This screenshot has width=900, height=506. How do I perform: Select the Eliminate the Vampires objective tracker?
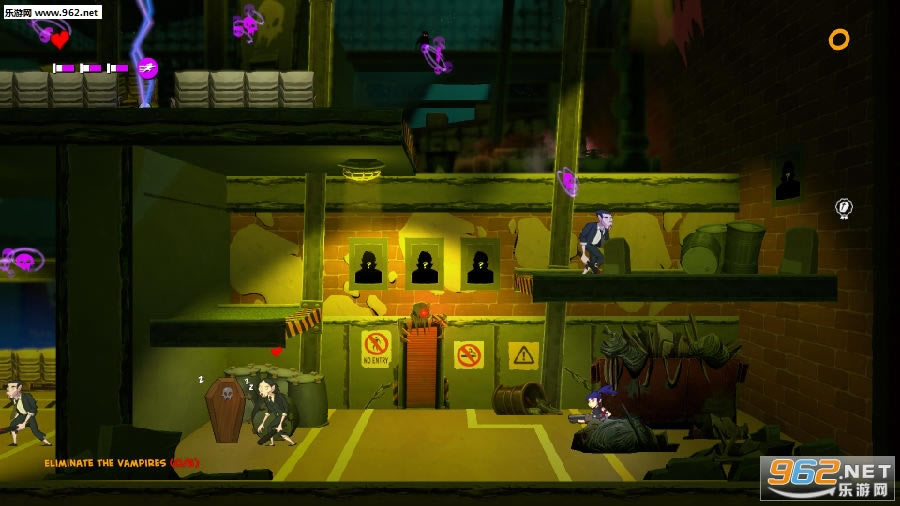pos(121,463)
